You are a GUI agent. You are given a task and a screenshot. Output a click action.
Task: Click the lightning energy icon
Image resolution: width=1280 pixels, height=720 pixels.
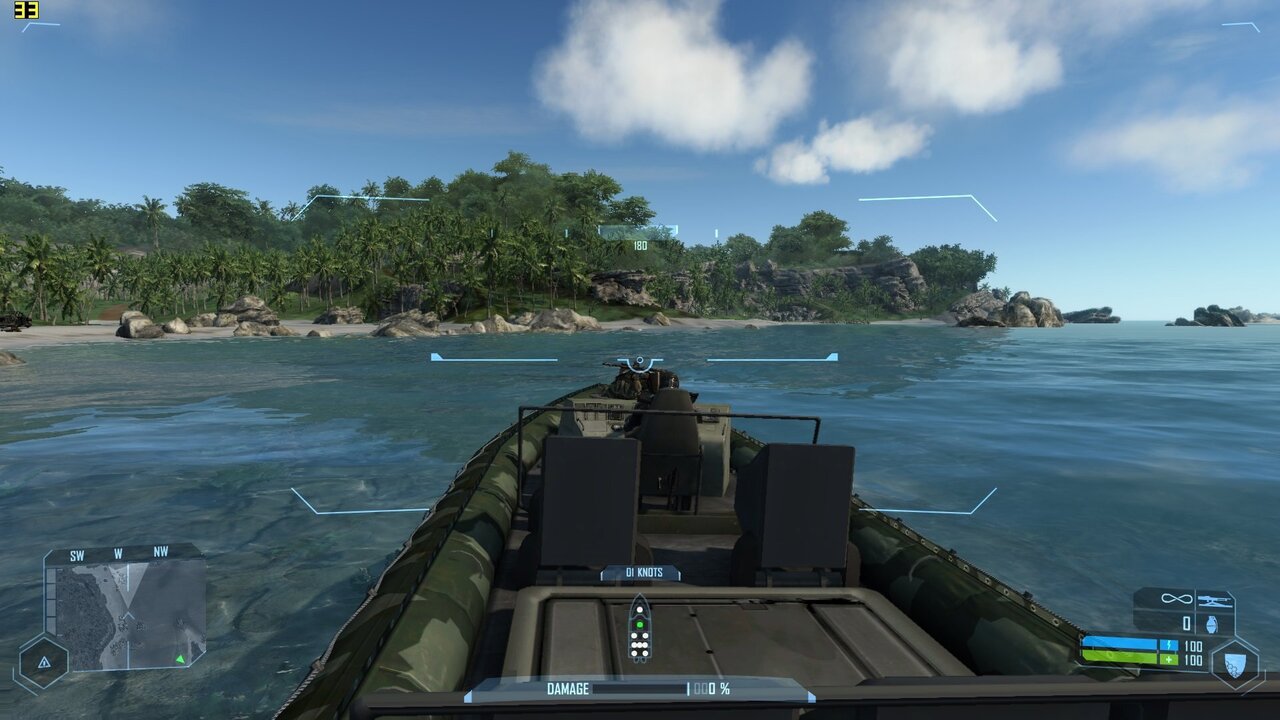pos(1169,645)
